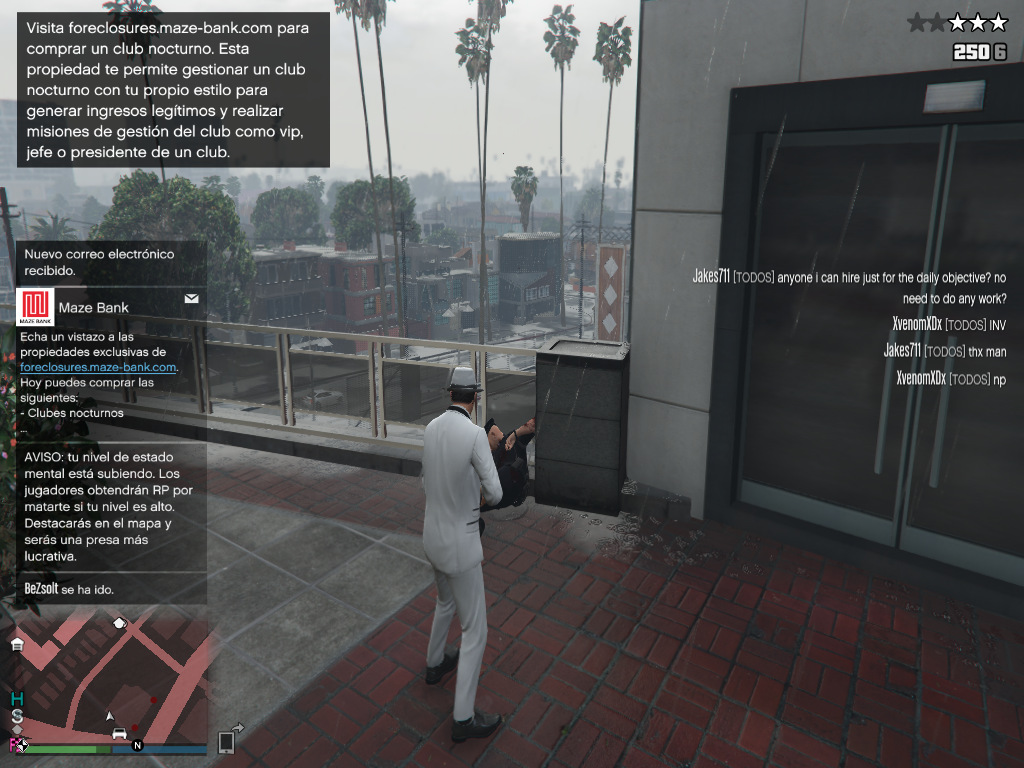Select the nightclub help text box
The height and width of the screenshot is (768, 1024).
(x=172, y=90)
